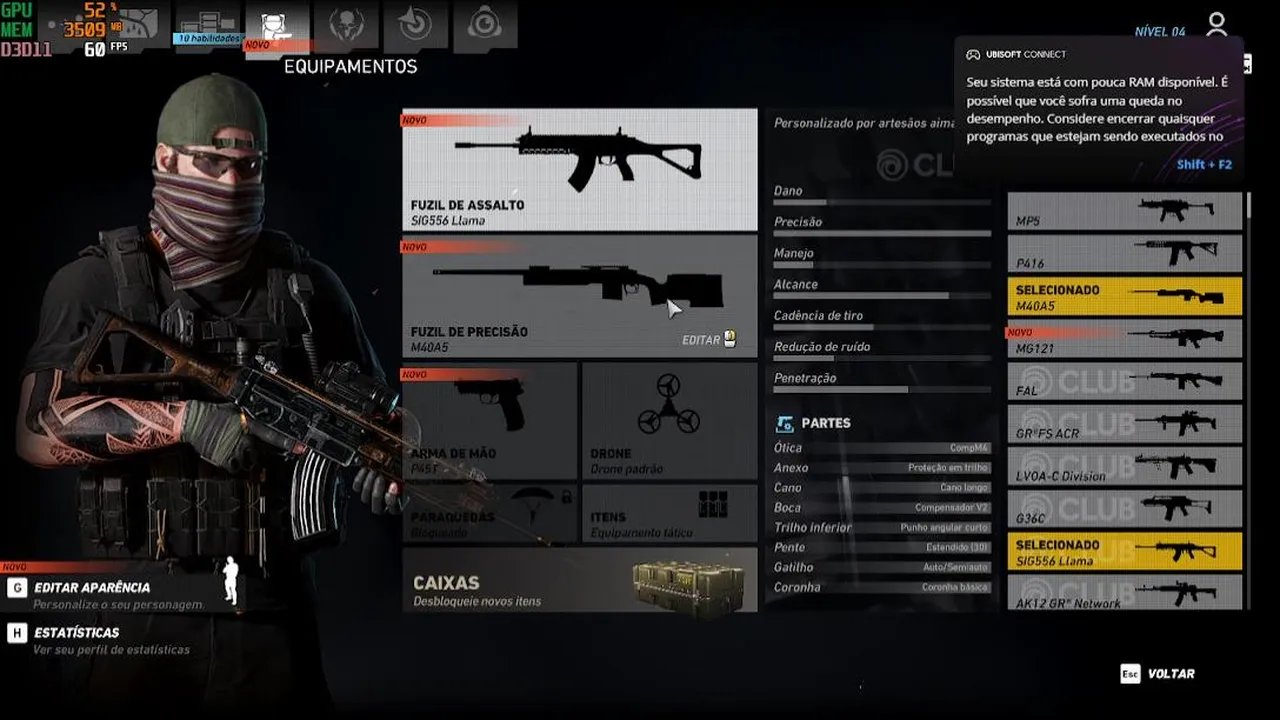The width and height of the screenshot is (1280, 720).
Task: Select the FAL weapon entry
Action: point(1124,382)
